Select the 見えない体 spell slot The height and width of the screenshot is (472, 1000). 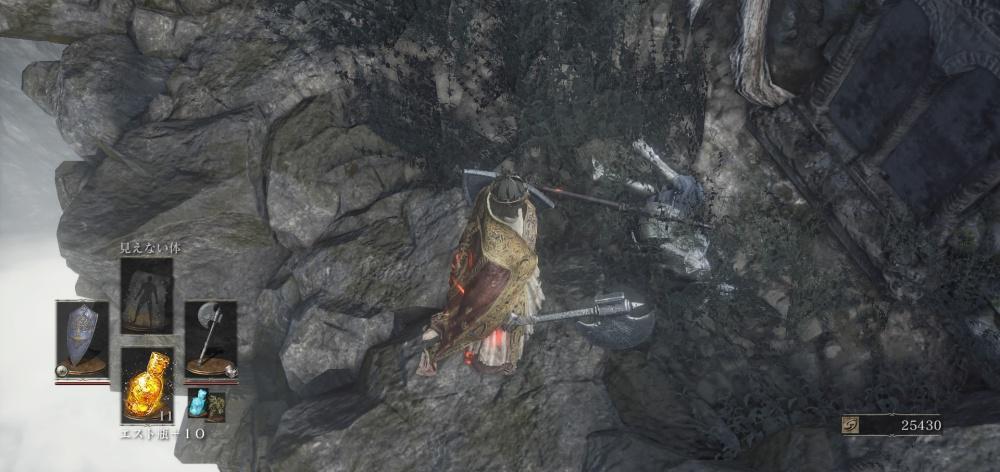(147, 295)
